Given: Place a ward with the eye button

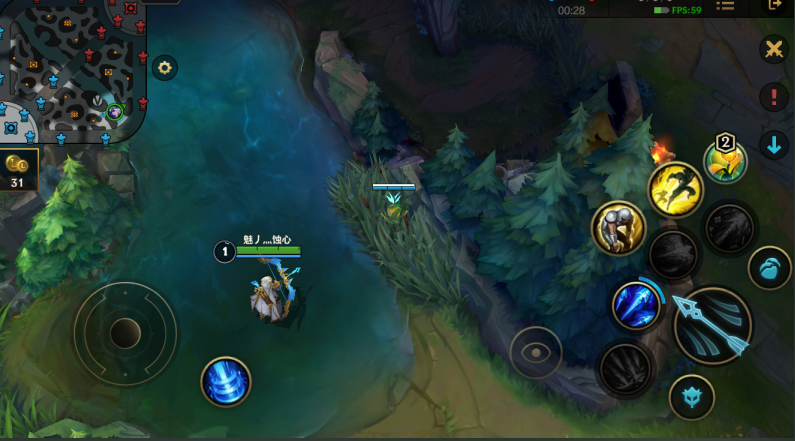Looking at the screenshot, I should point(536,352).
